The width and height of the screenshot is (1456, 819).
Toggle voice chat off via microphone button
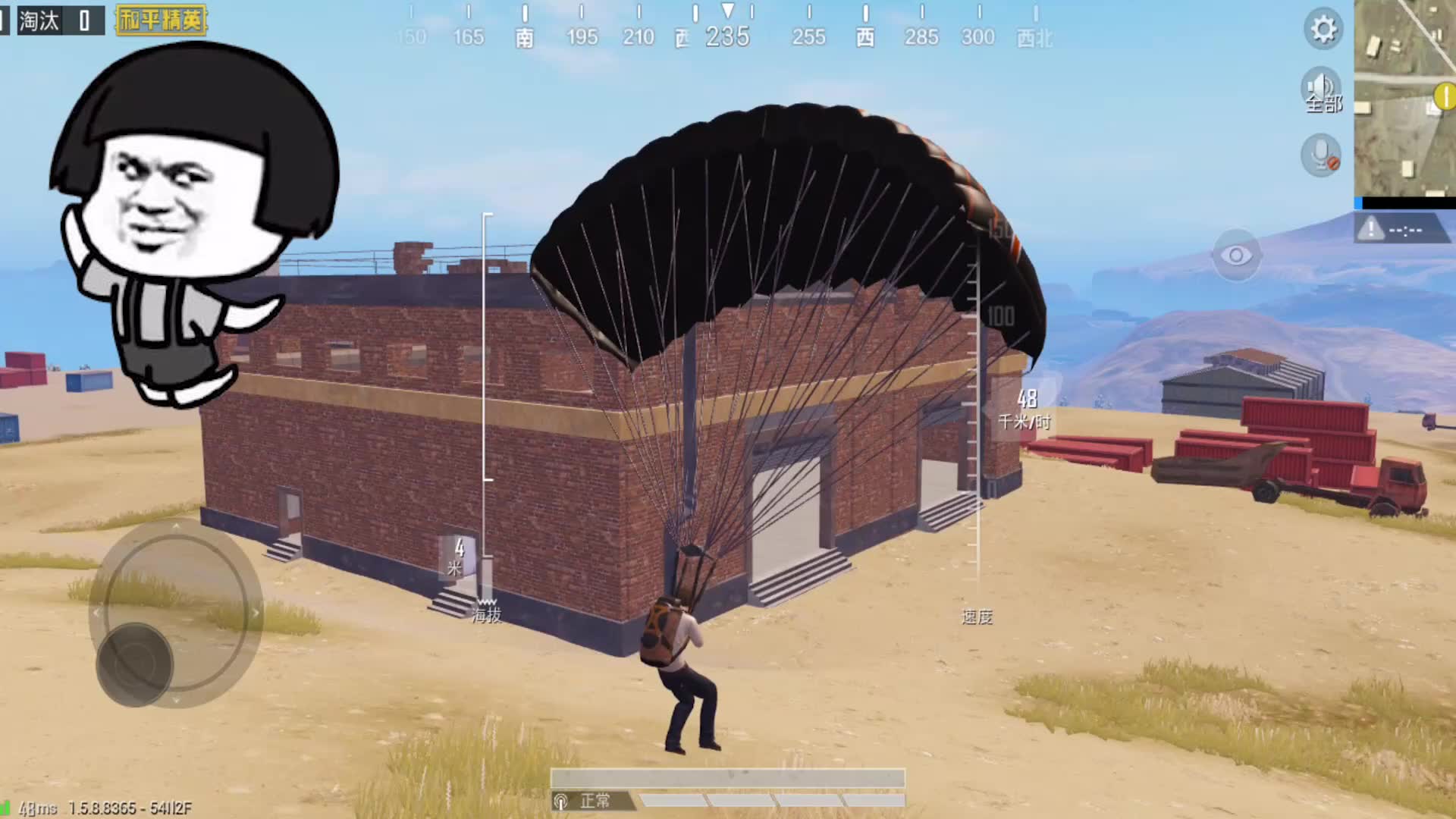coord(1320,153)
